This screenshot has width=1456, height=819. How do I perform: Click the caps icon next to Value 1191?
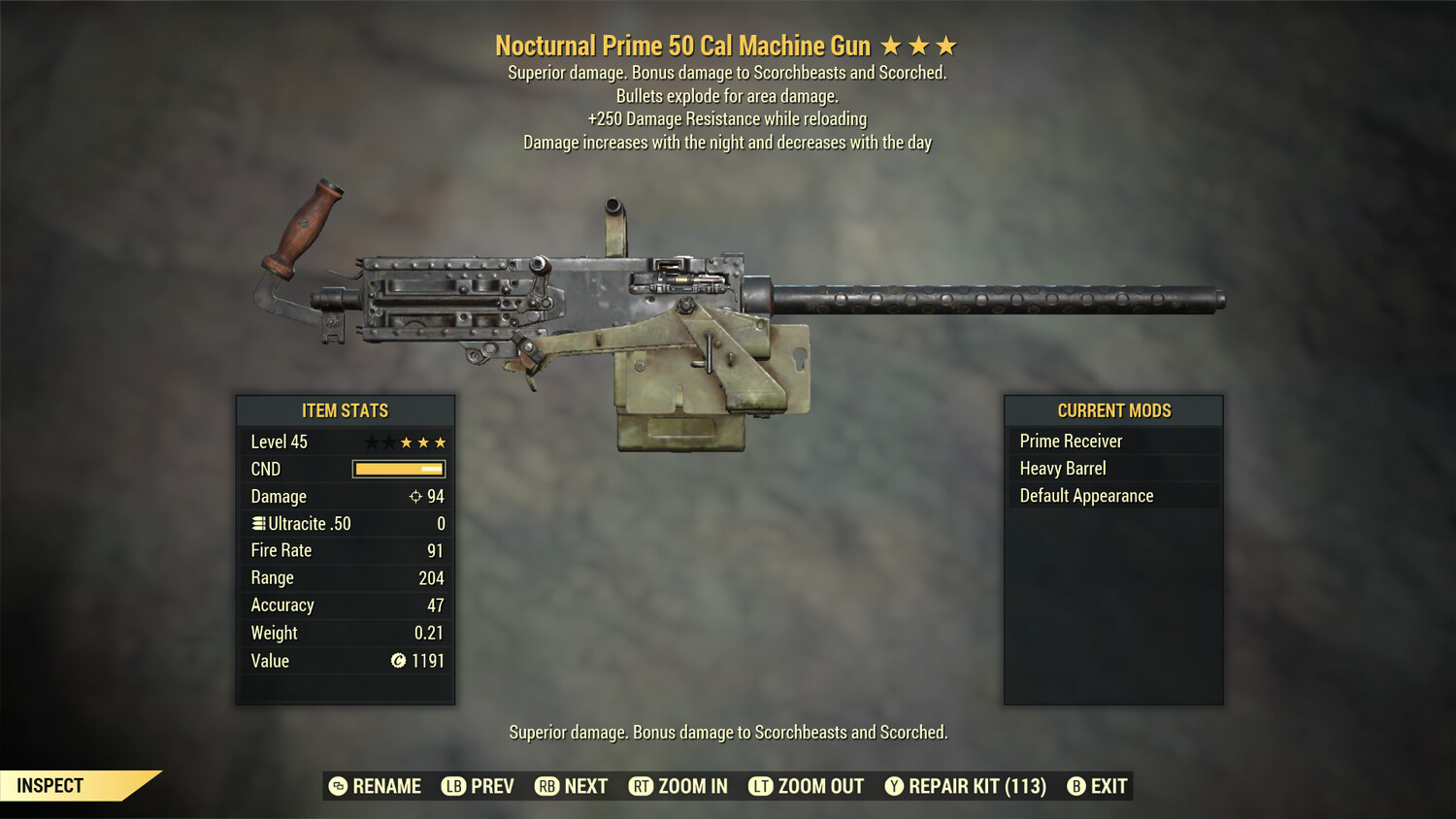[x=398, y=661]
